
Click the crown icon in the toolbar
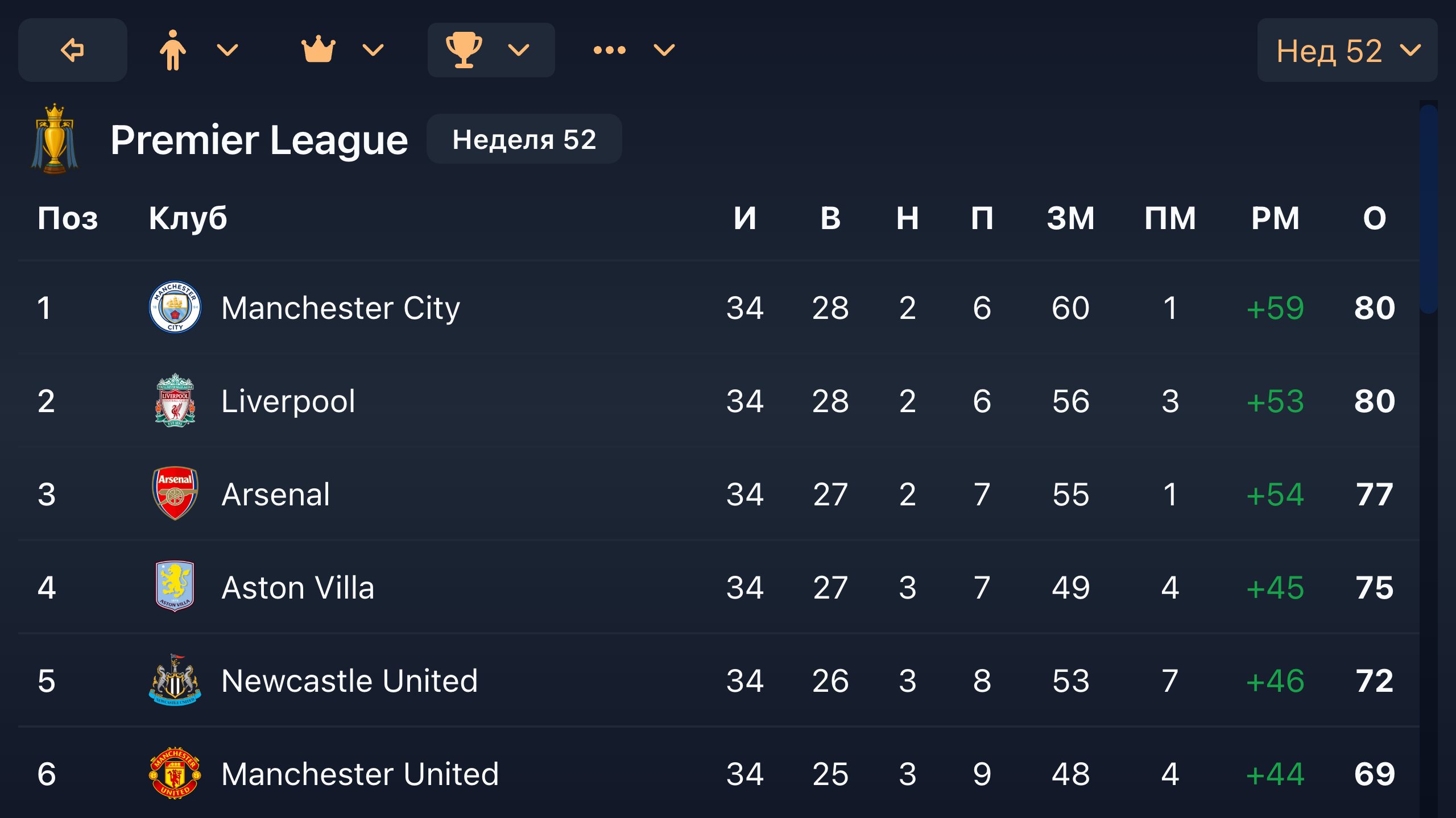[x=319, y=50]
